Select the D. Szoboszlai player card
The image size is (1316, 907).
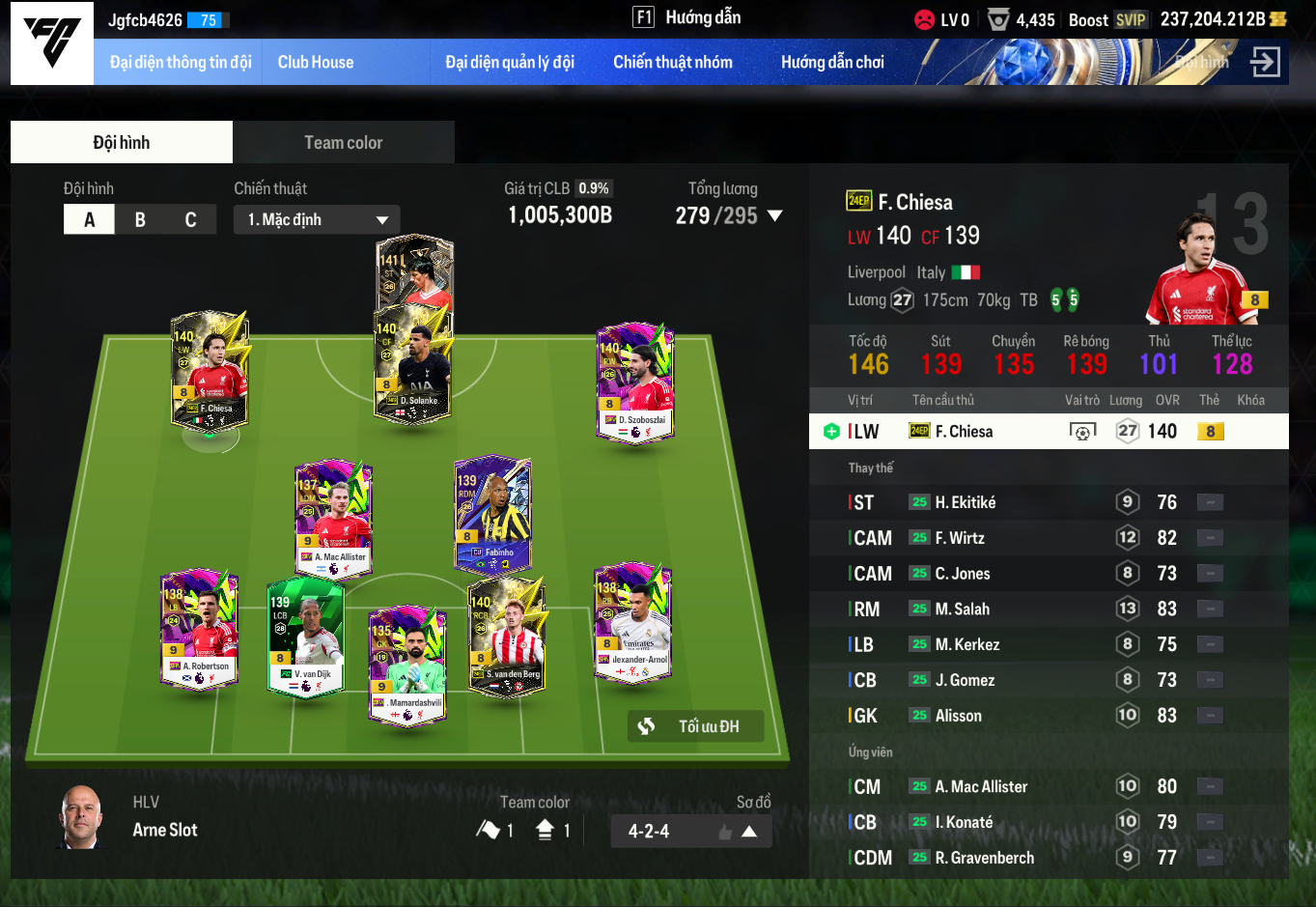(635, 383)
